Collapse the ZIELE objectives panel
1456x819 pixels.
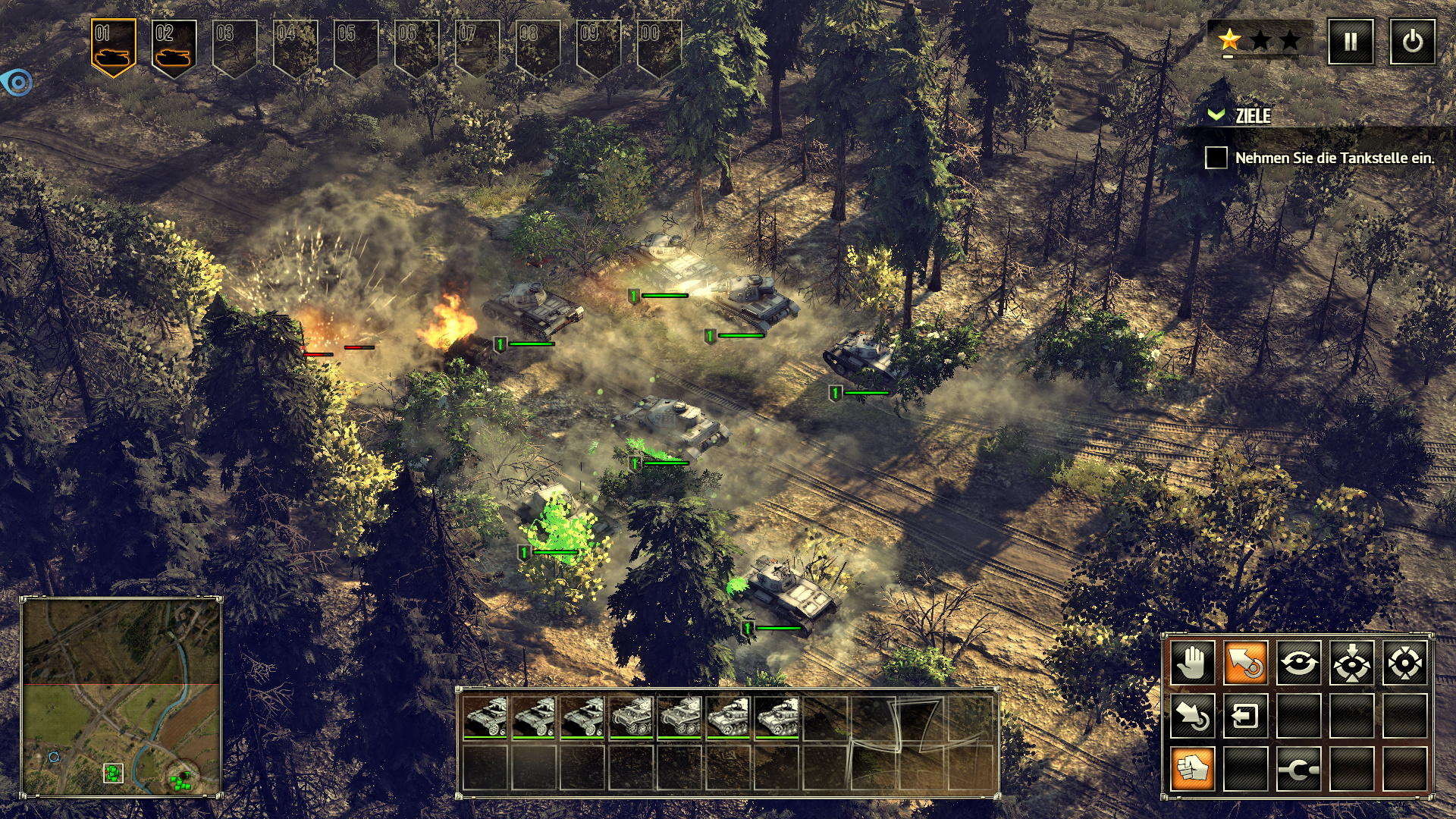tap(1216, 115)
